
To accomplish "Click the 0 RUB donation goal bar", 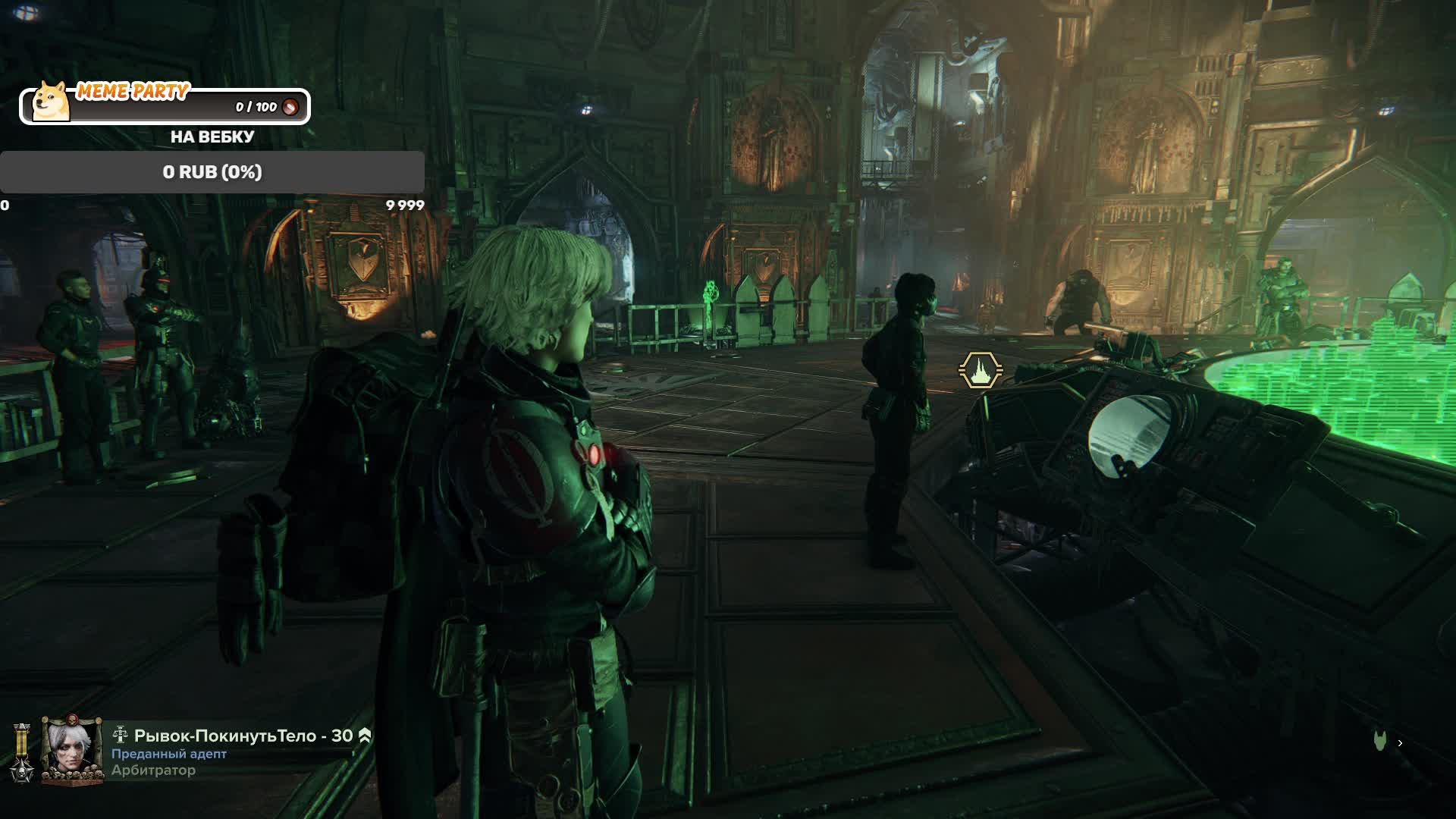I will click(x=212, y=172).
